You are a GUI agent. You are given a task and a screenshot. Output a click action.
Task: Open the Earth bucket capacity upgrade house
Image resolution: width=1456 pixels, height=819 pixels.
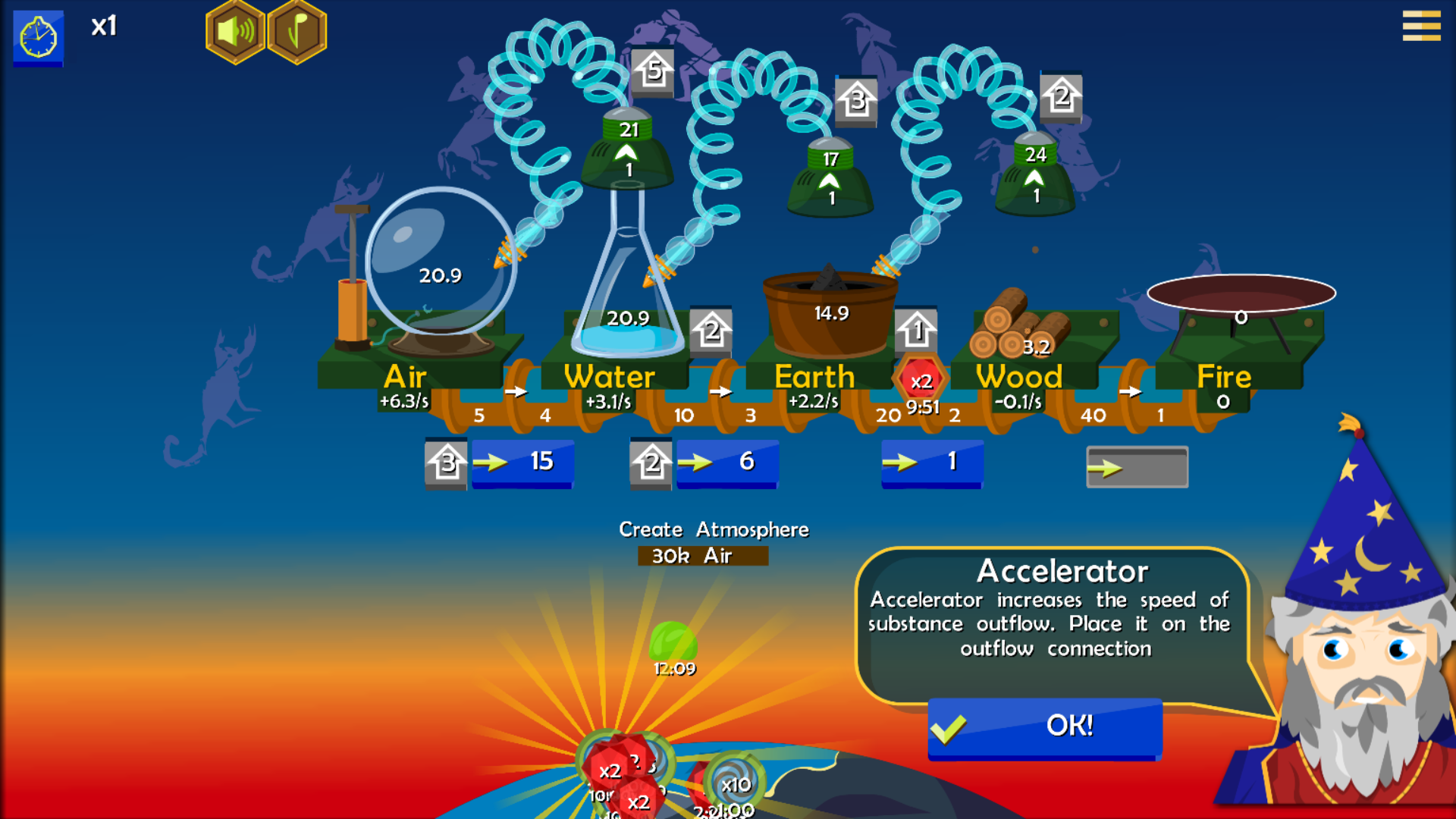(918, 328)
